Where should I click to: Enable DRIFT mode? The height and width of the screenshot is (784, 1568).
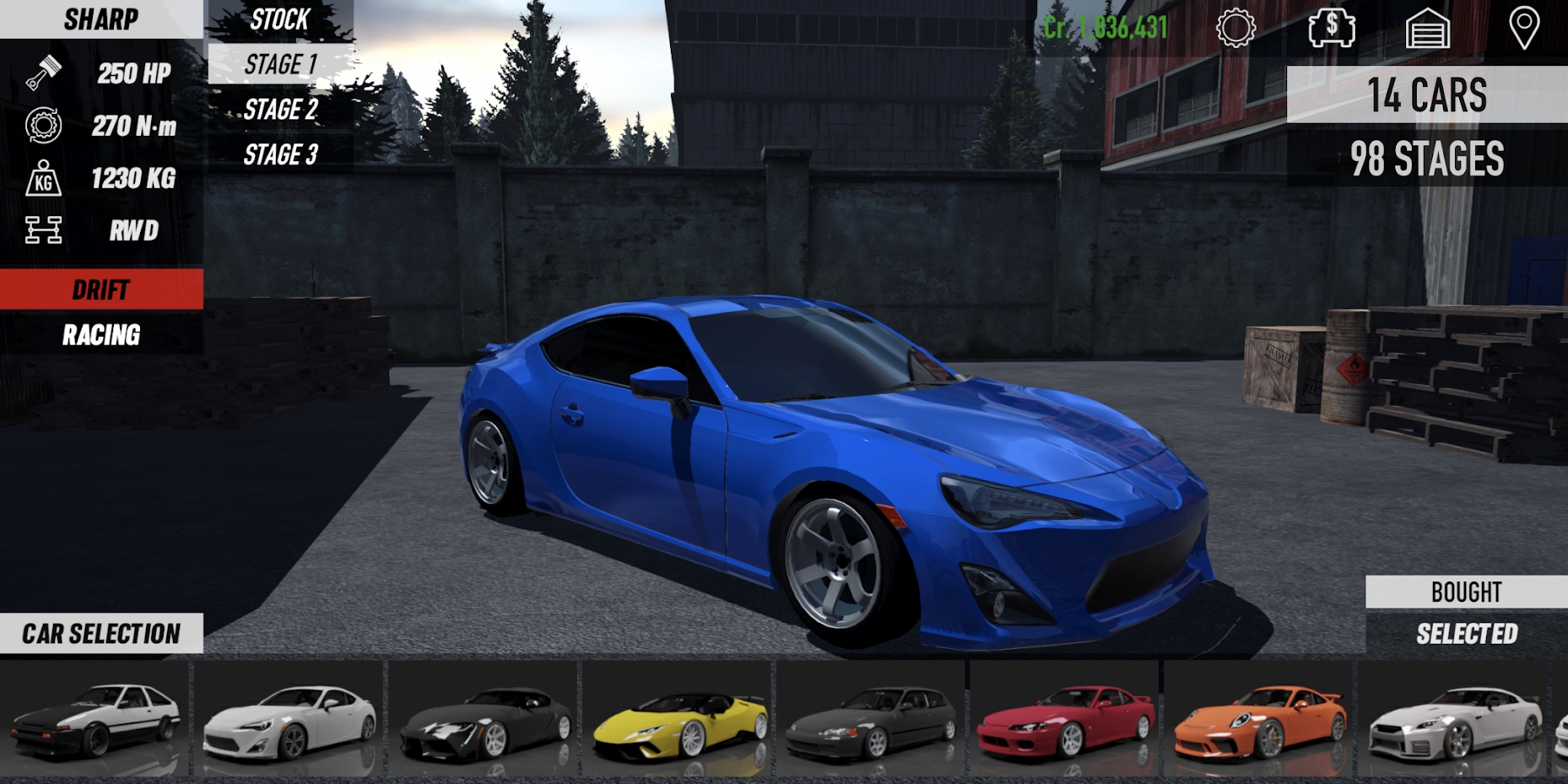click(101, 290)
